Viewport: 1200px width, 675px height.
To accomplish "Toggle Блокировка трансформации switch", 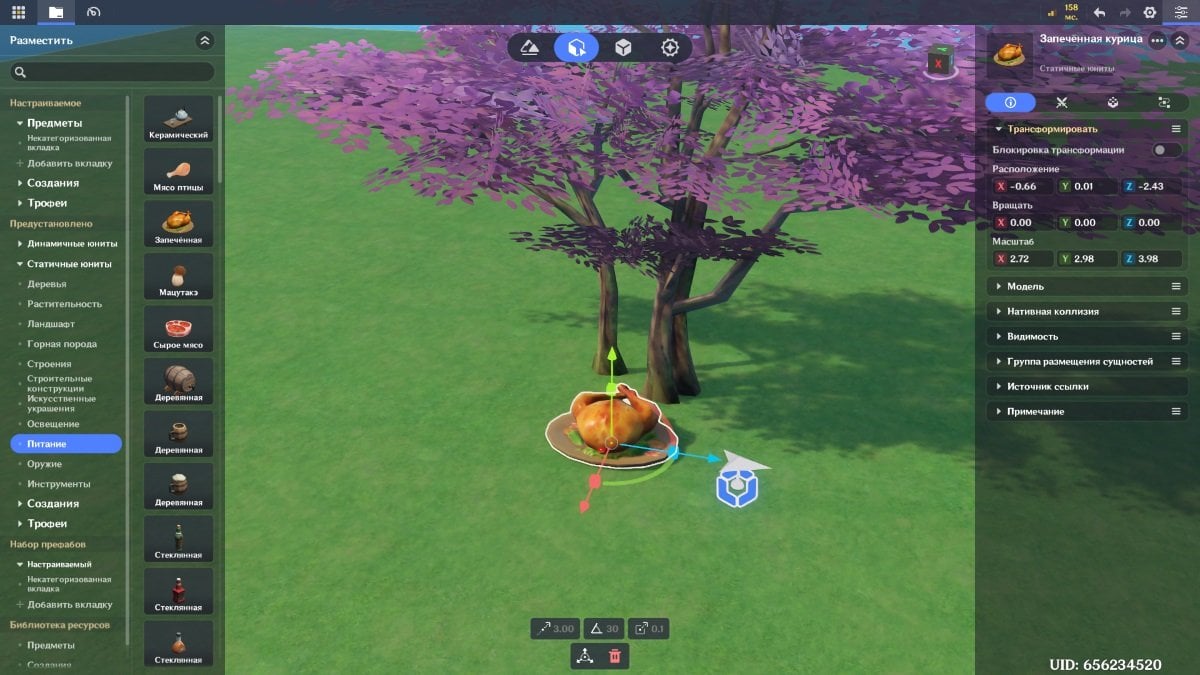I will (x=1165, y=150).
